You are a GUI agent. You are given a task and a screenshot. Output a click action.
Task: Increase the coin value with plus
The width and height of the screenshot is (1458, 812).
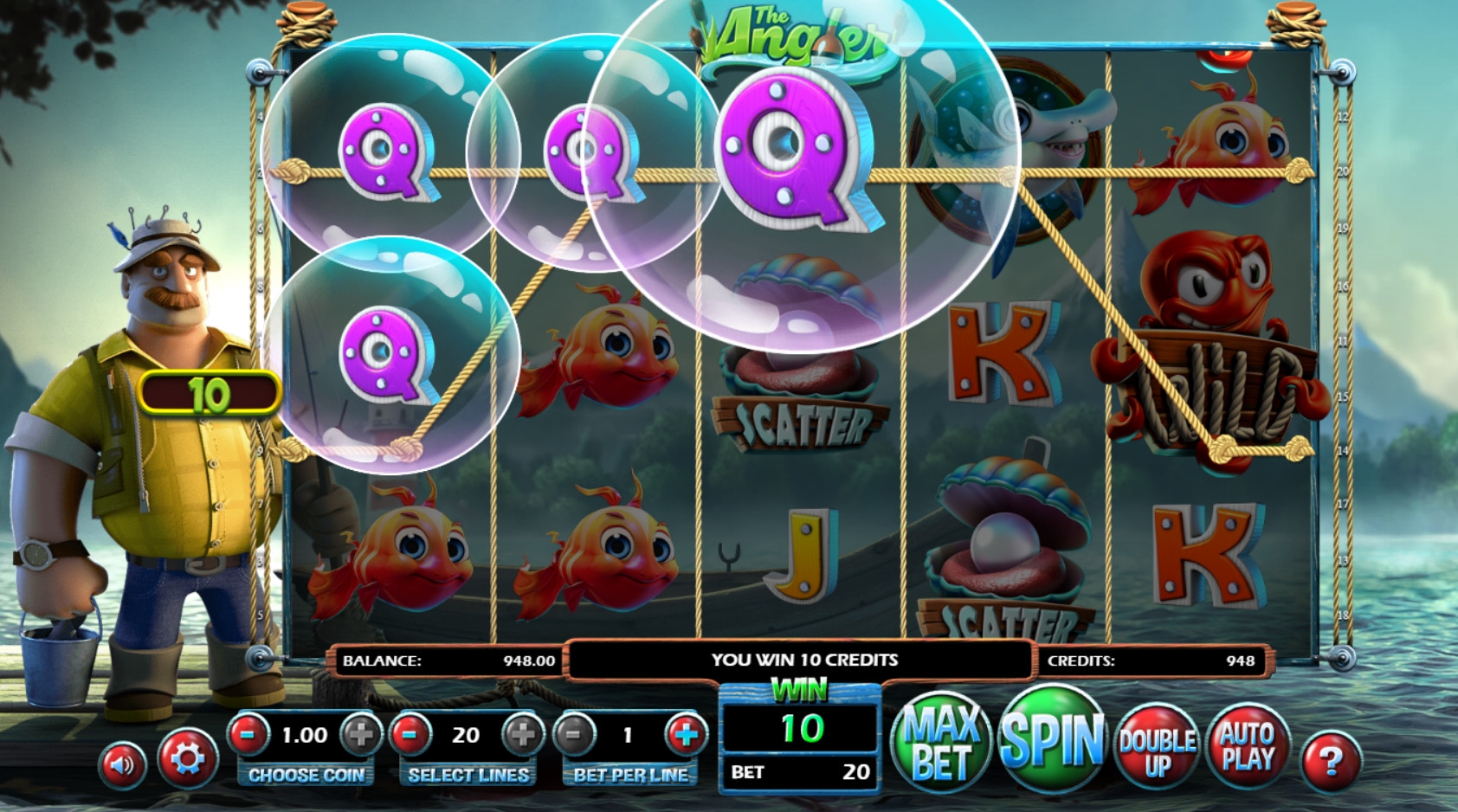click(x=360, y=735)
